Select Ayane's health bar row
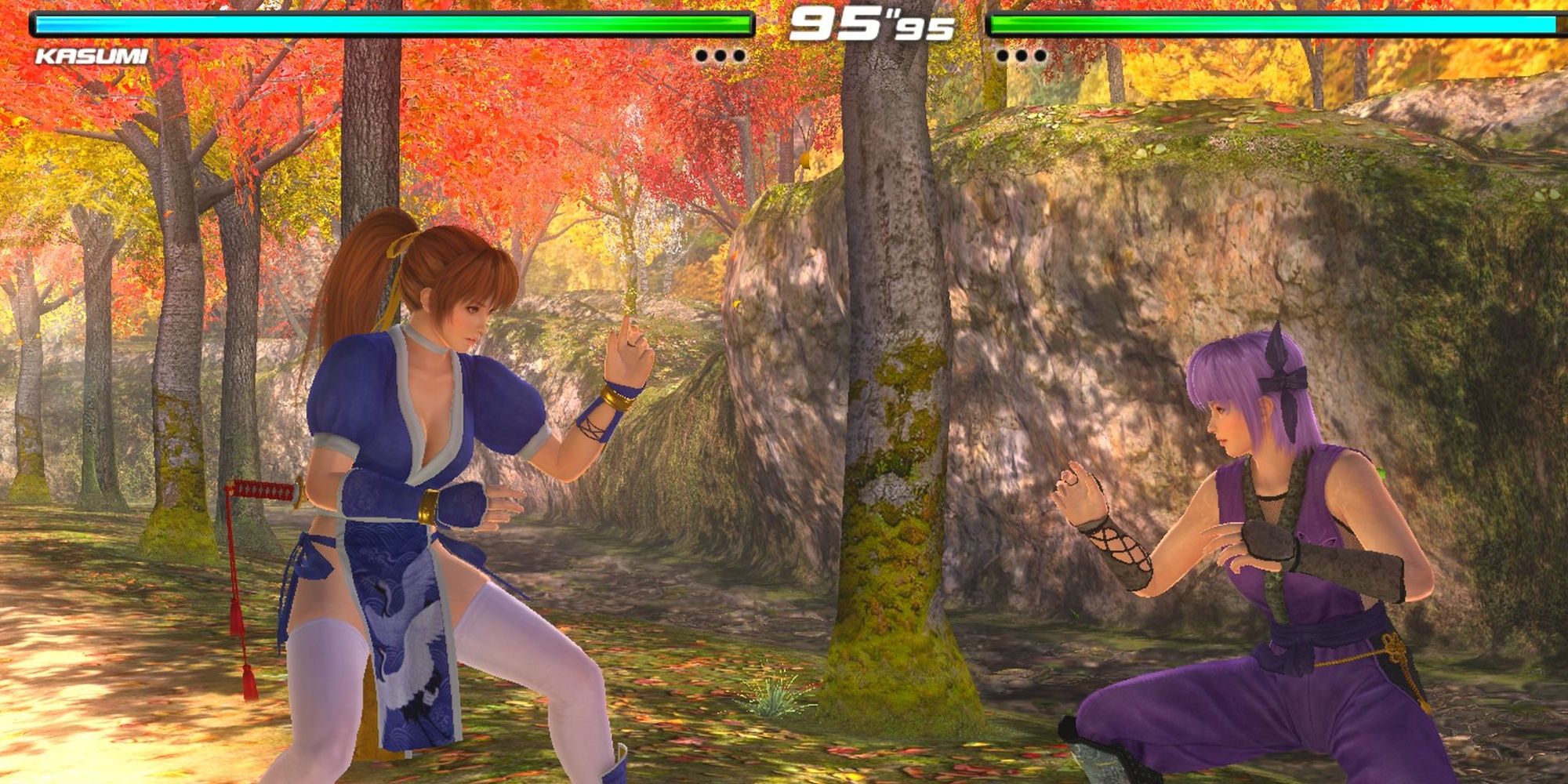1568x784 pixels. point(1270,25)
